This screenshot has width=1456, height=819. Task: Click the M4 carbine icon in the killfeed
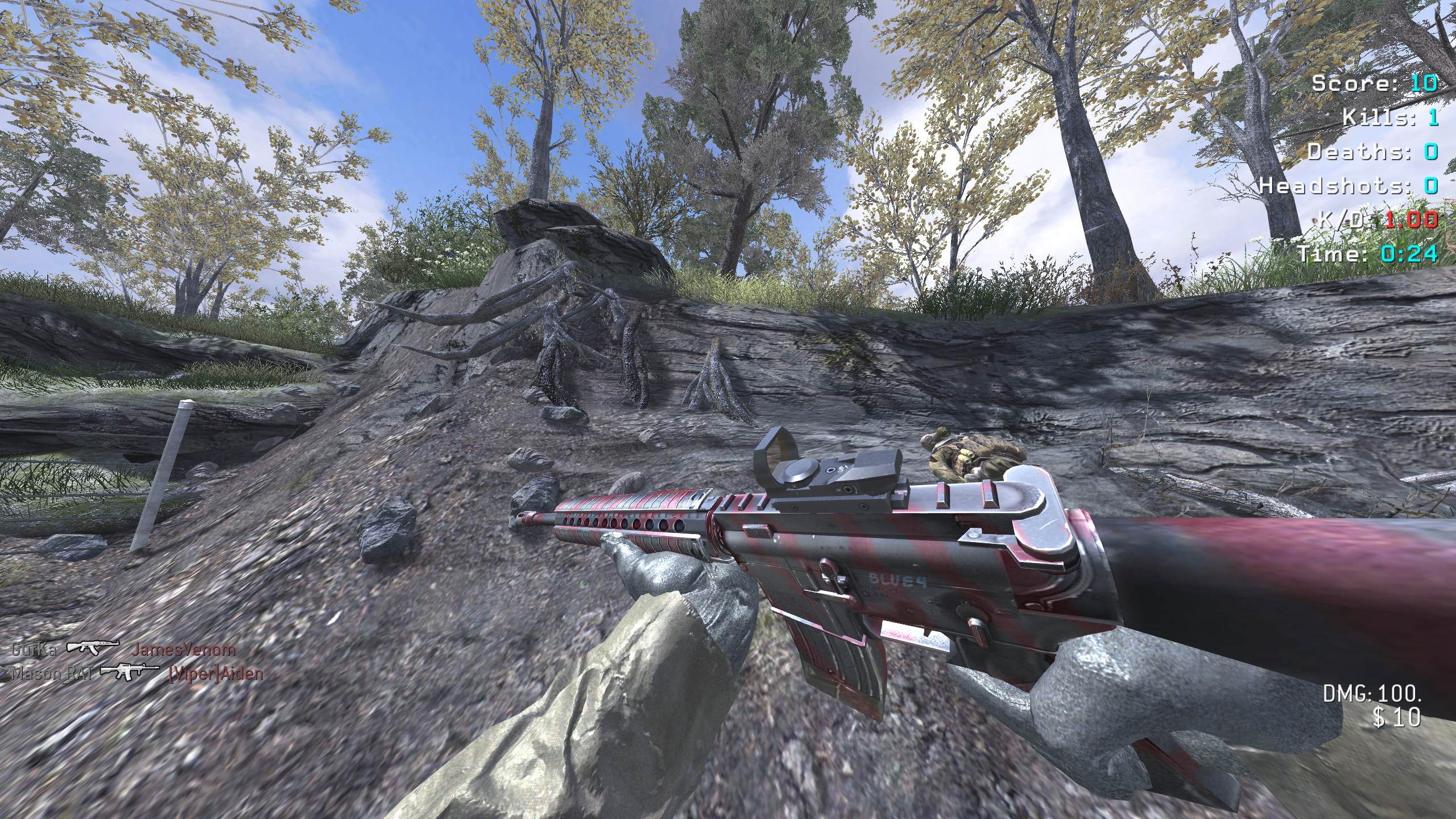pos(130,672)
